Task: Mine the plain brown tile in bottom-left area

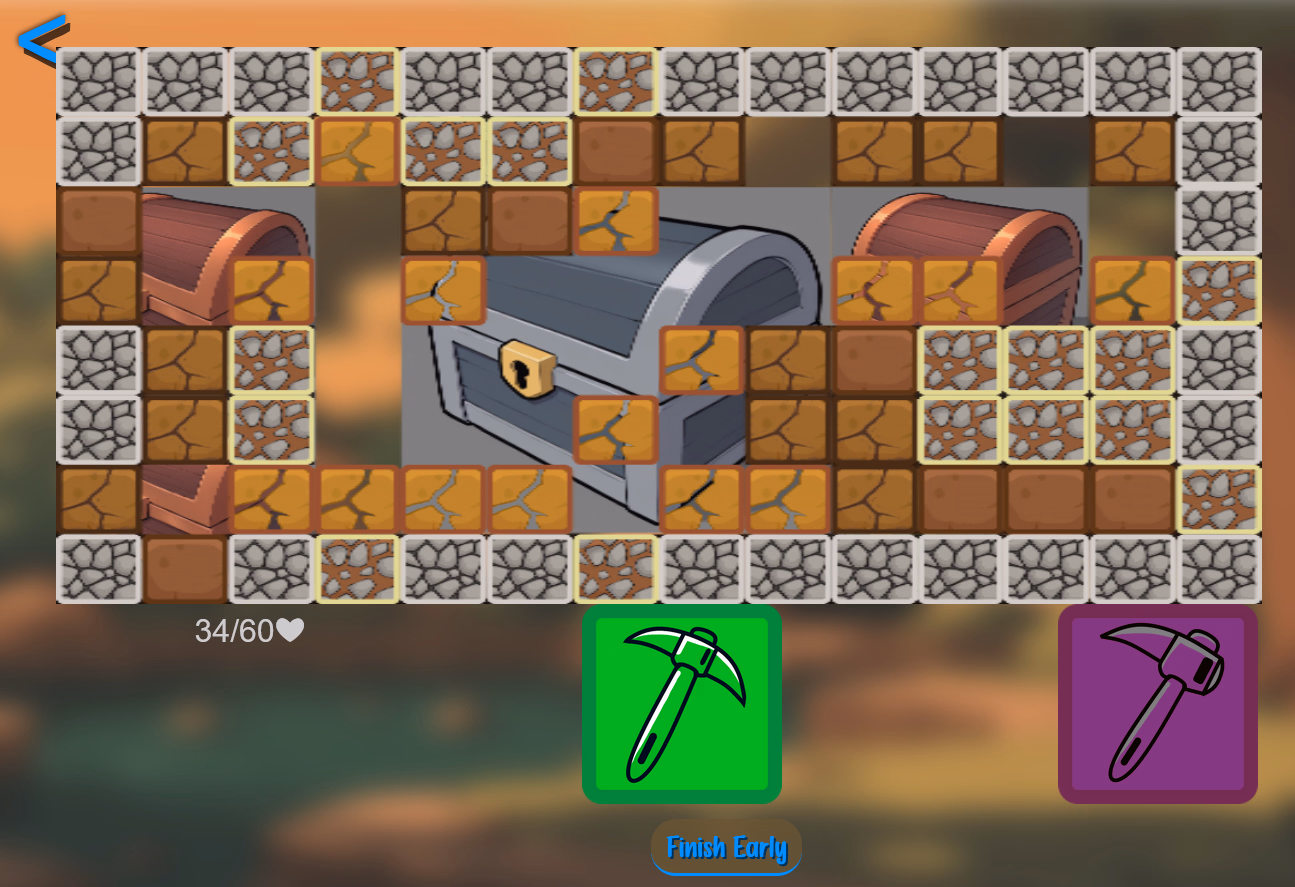Action: click(183, 567)
